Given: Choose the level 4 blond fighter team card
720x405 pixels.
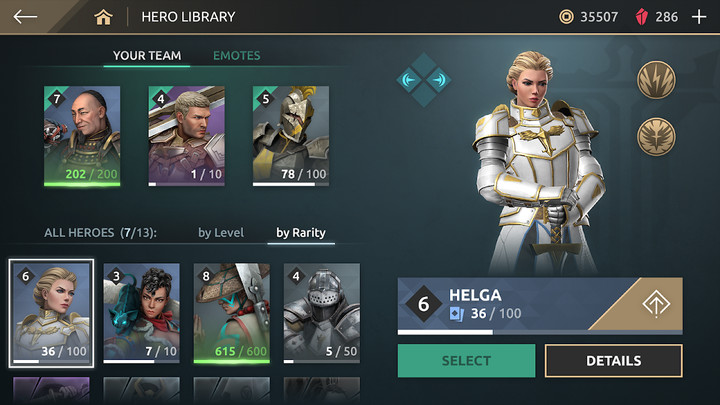Looking at the screenshot, I should pos(186,137).
